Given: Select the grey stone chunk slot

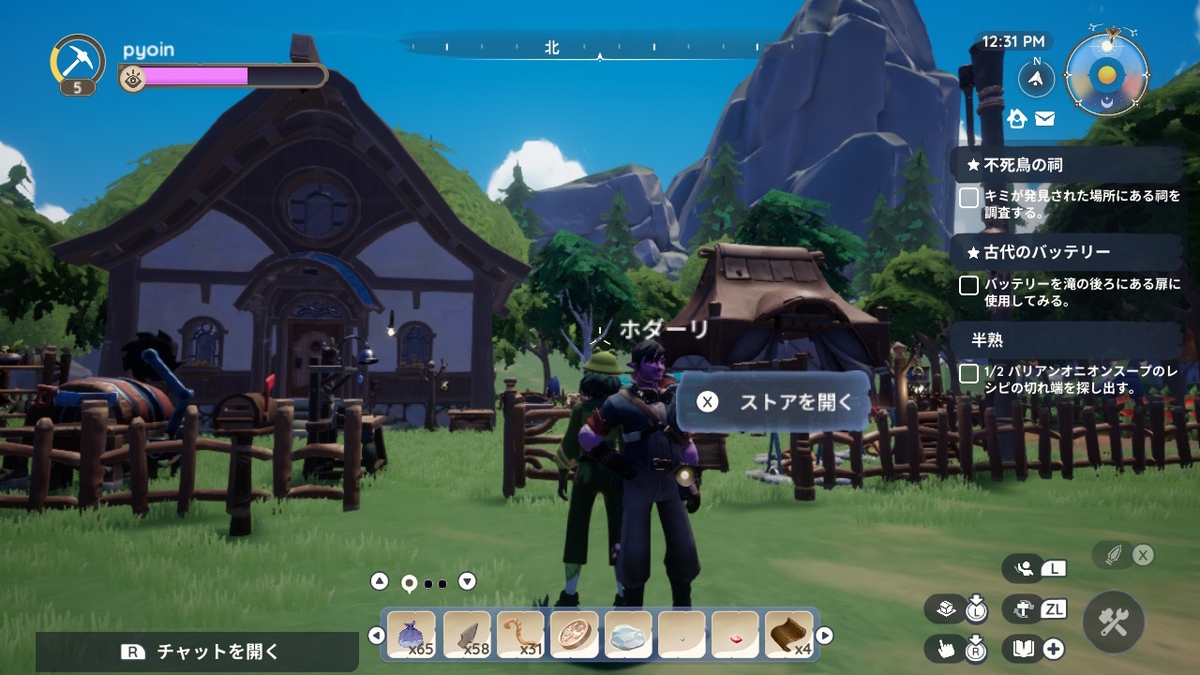Looking at the screenshot, I should coord(629,635).
